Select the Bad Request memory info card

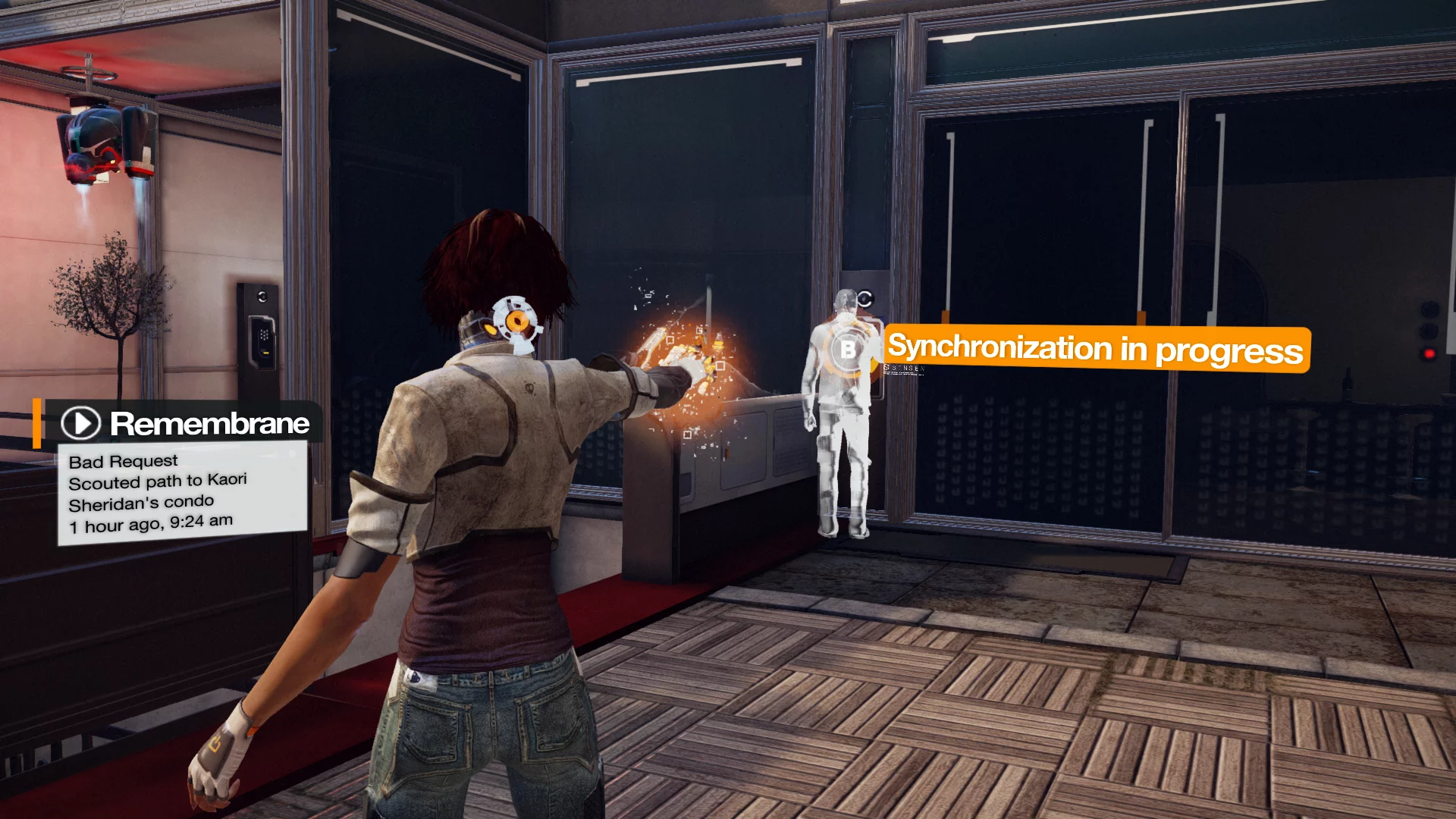point(182,493)
